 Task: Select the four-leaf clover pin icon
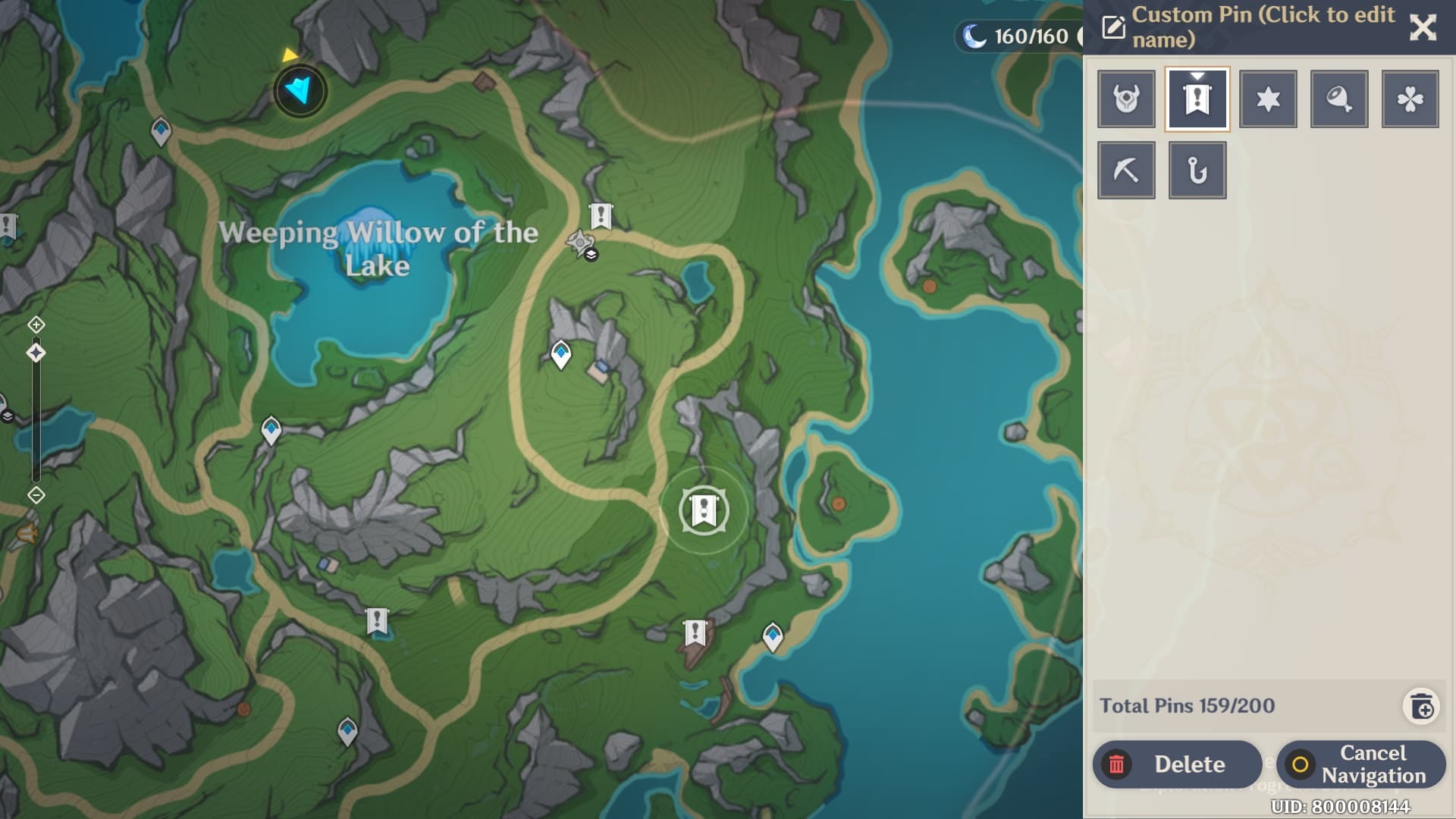pyautogui.click(x=1410, y=99)
